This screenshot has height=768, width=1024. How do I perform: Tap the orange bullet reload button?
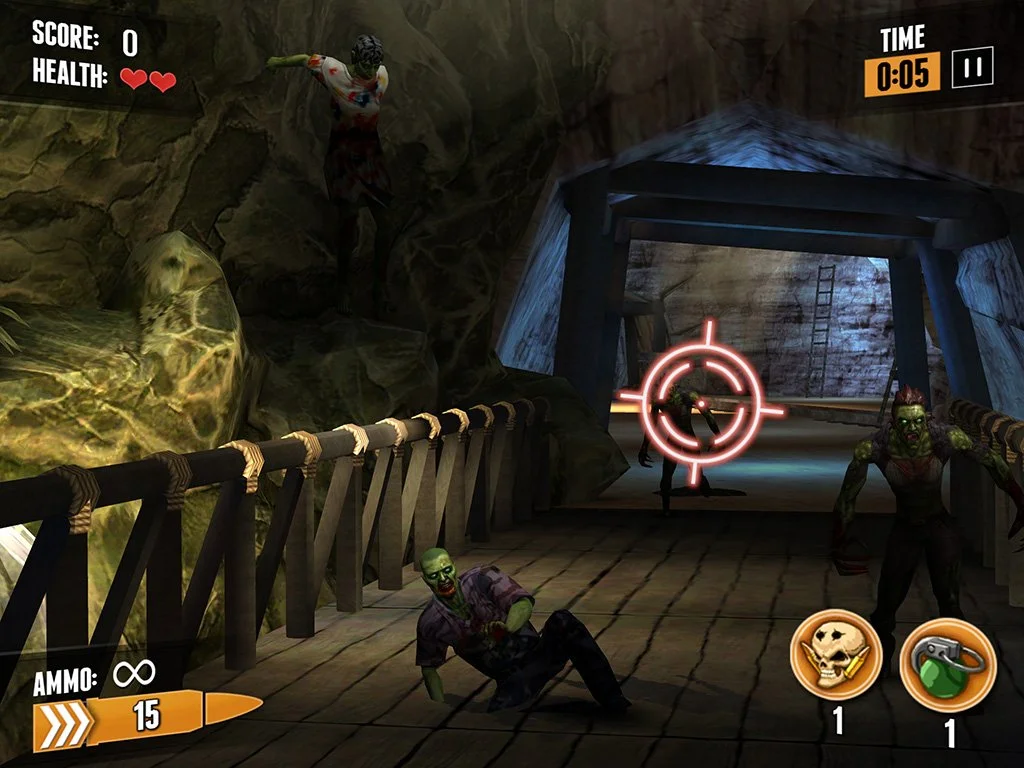(x=148, y=718)
